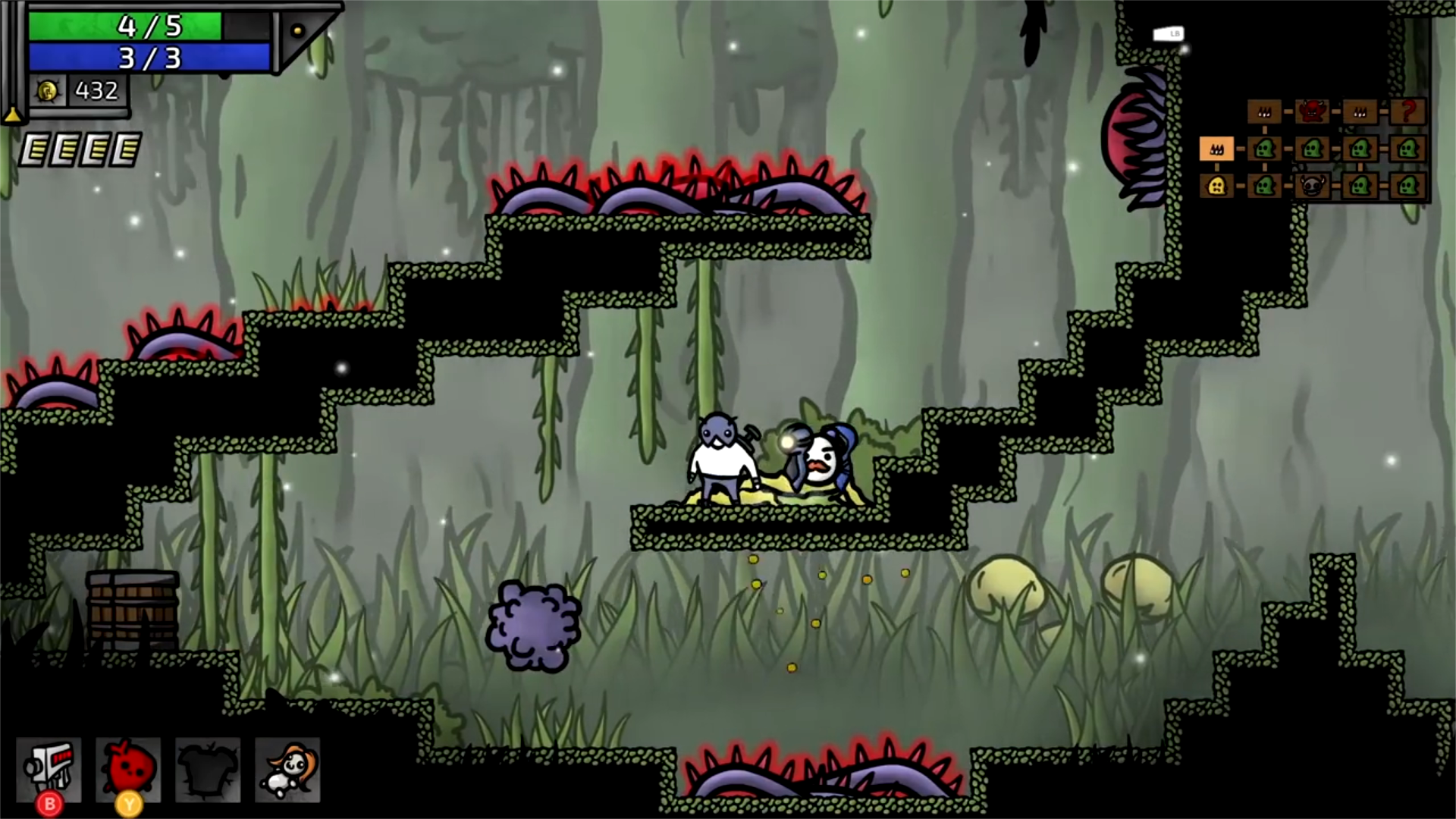This screenshot has height=819, width=1456.
Task: Click the highlighted current room on minimap
Action: [x=1216, y=149]
